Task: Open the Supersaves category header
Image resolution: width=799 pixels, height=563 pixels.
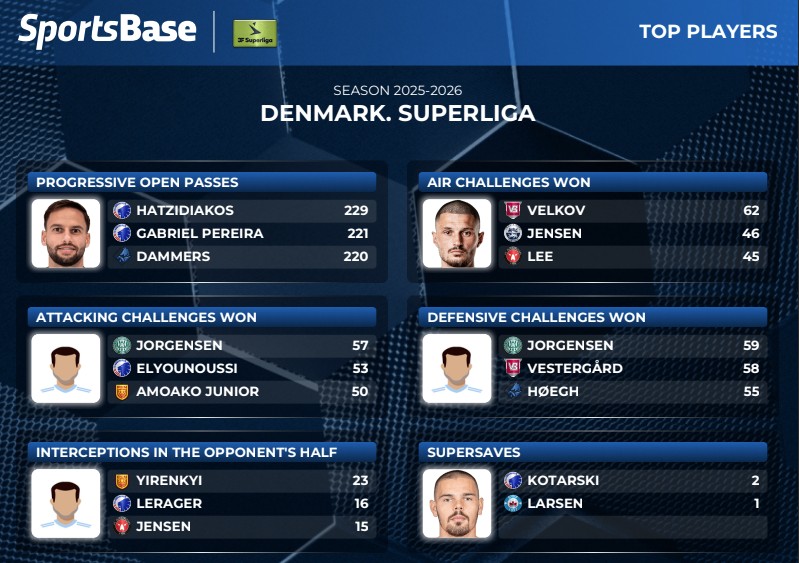Action: [x=594, y=452]
